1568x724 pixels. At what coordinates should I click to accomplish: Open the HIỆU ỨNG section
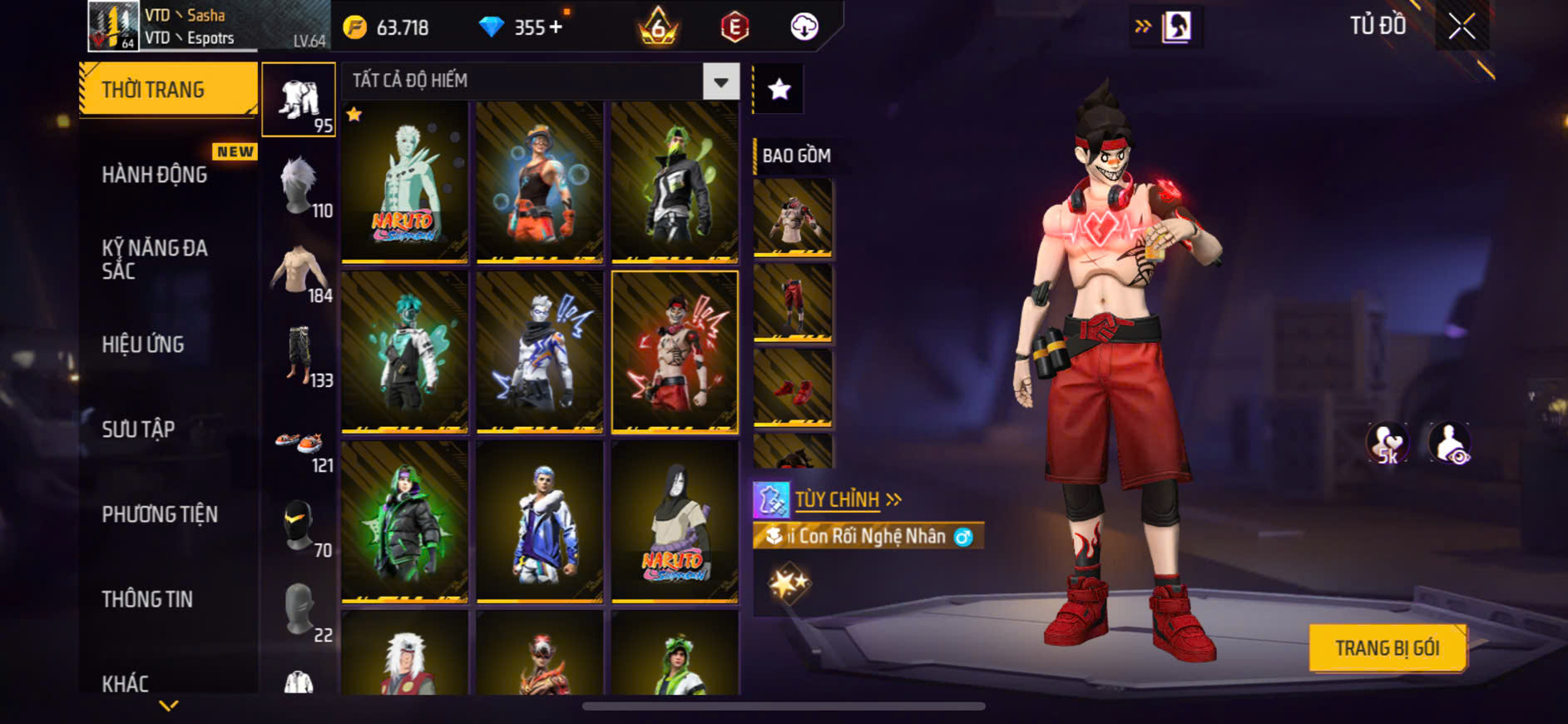point(143,345)
